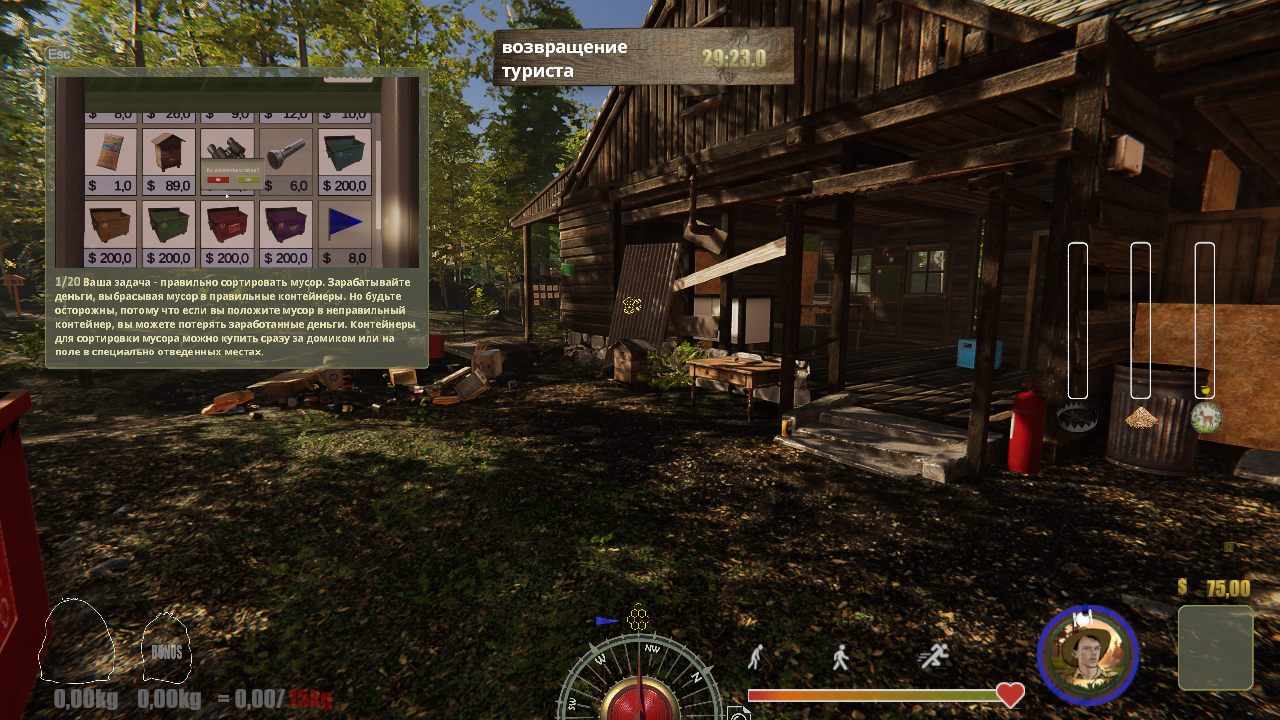The image size is (1280, 720).
Task: Select the blue flag item priced $8
Action: [x=345, y=223]
